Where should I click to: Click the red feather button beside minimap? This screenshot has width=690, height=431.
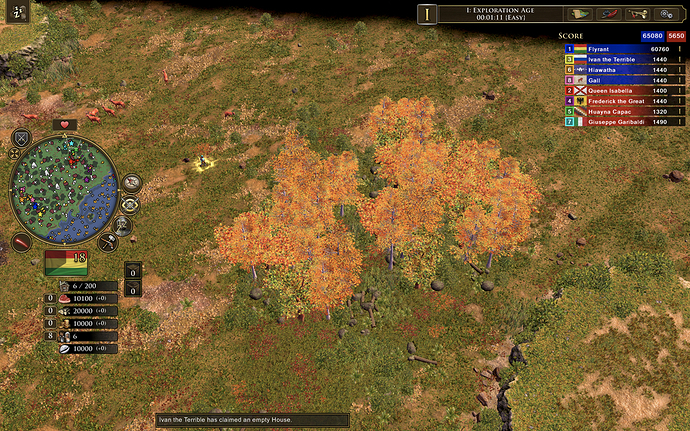point(21,243)
